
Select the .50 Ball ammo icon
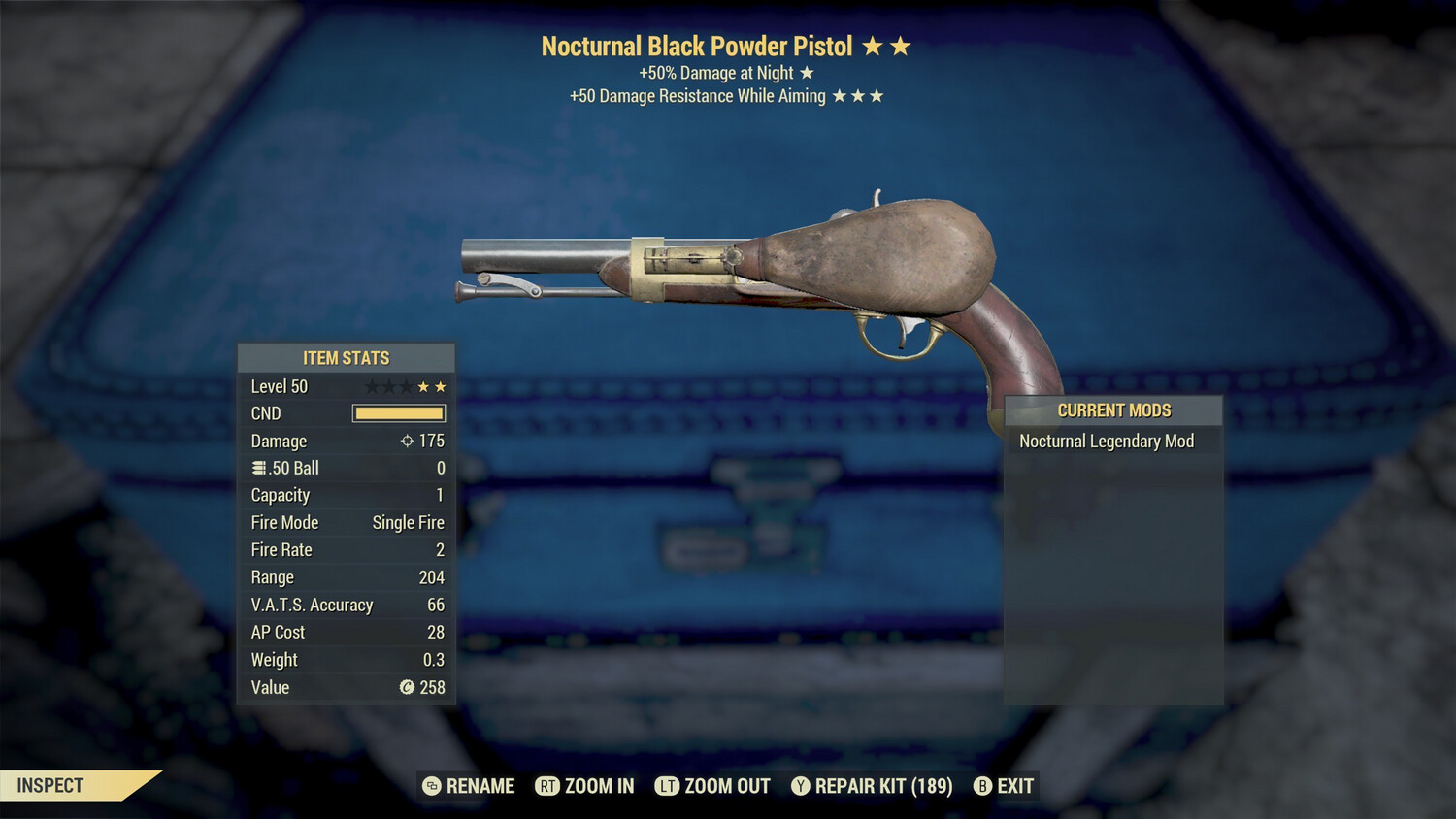click(x=258, y=468)
